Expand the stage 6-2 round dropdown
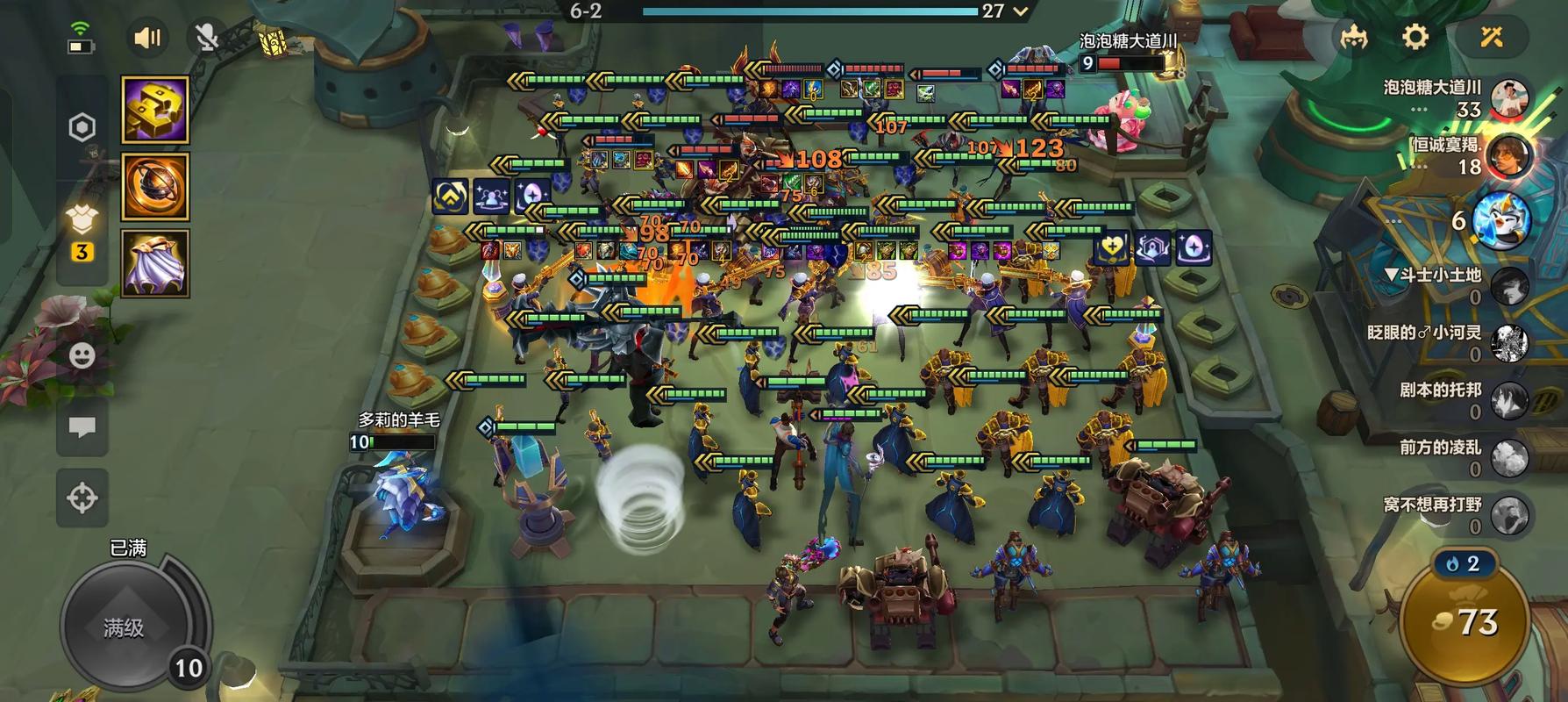This screenshot has width=1568, height=702. point(1020,11)
